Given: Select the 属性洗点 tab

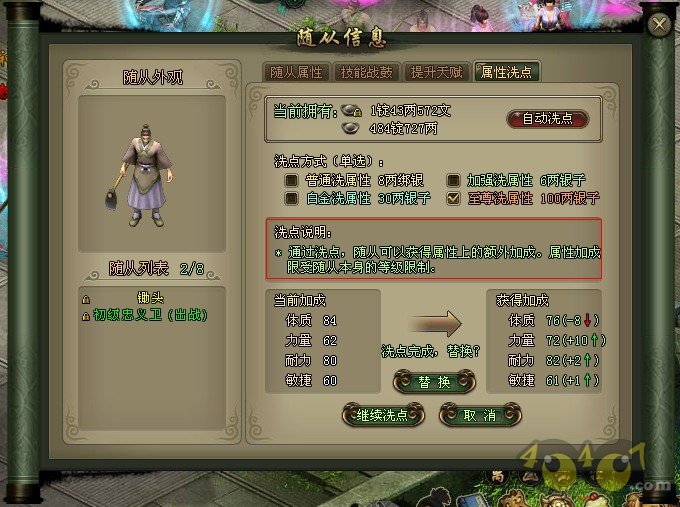Looking at the screenshot, I should pyautogui.click(x=506, y=72).
